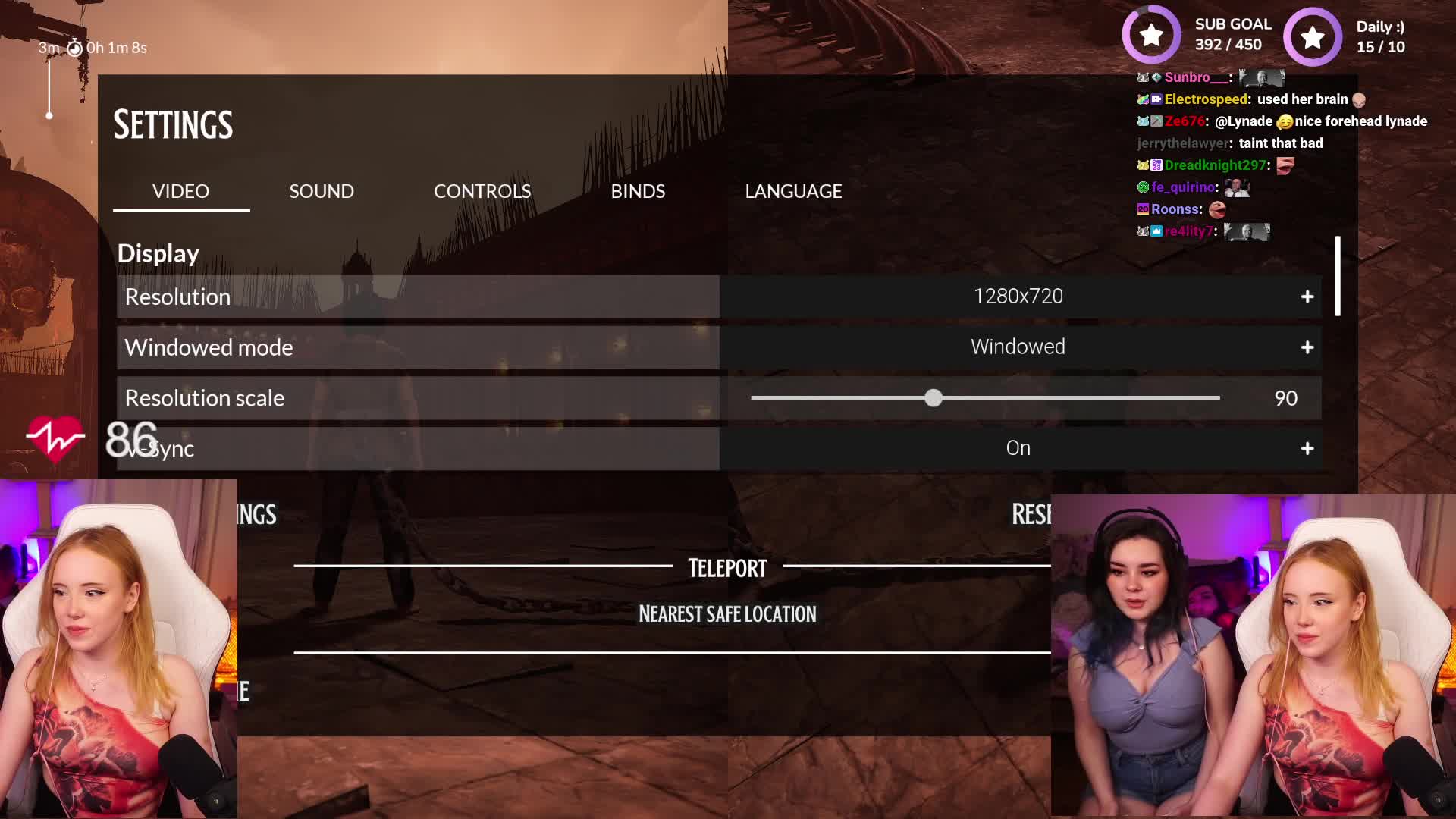Screen dimensions: 1456x819
Task: Click Ze676's pickaxe badge in chat
Action: pyautogui.click(x=1156, y=121)
